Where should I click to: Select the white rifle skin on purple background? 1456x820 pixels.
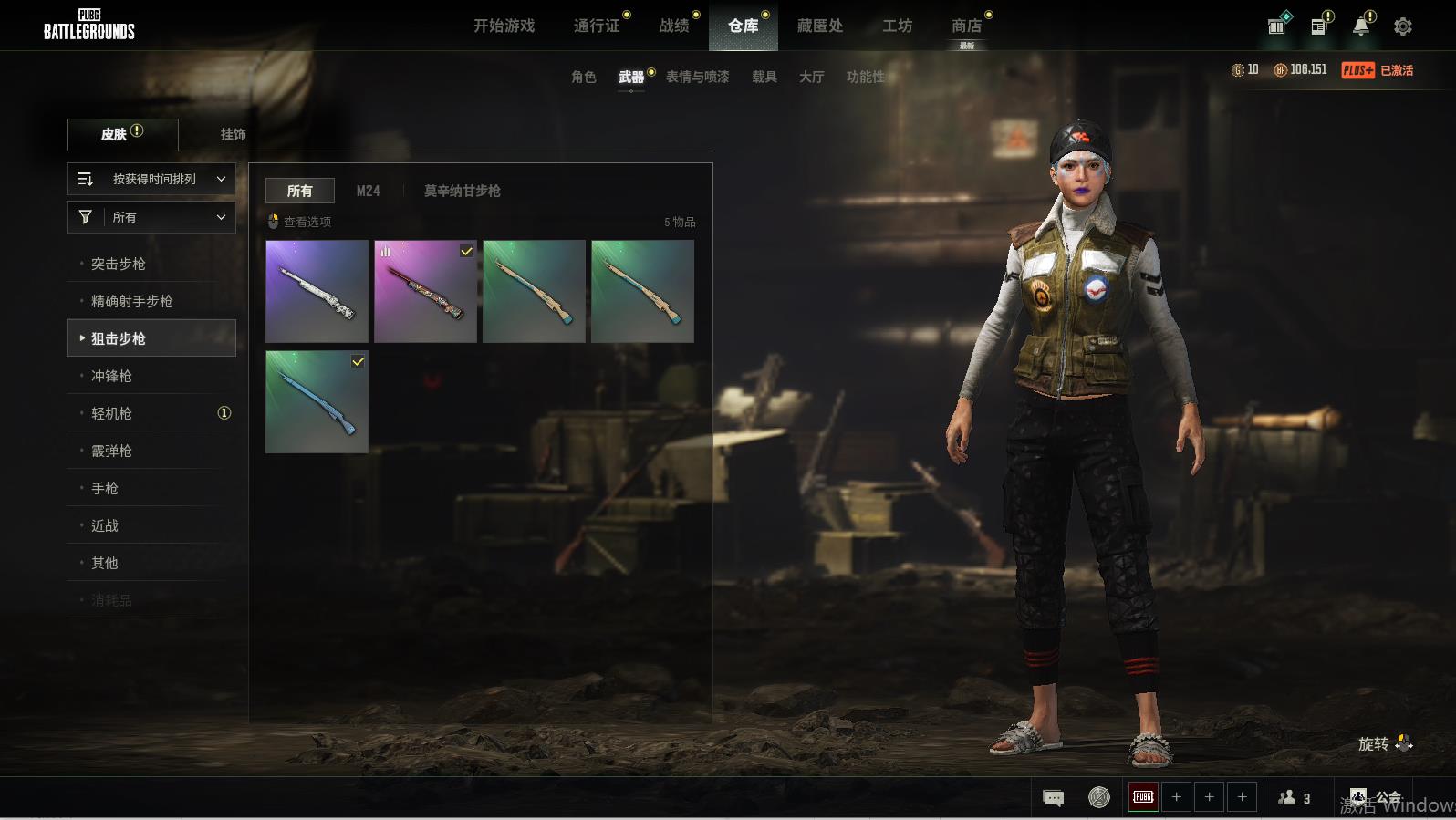coord(317,291)
